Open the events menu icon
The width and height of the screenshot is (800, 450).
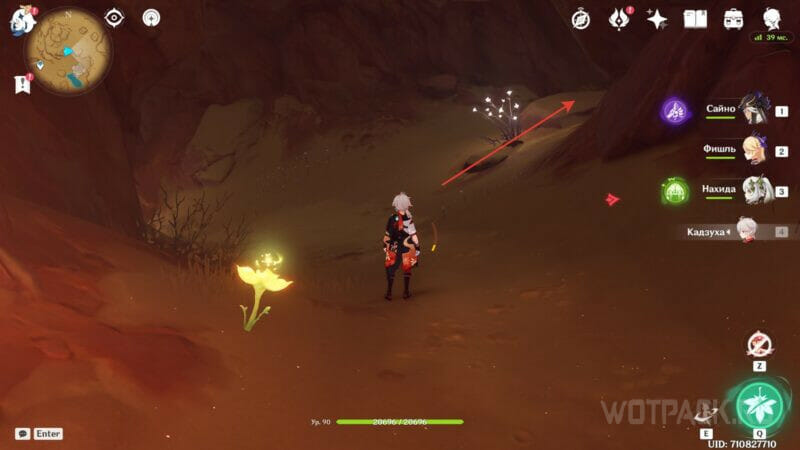coord(620,18)
